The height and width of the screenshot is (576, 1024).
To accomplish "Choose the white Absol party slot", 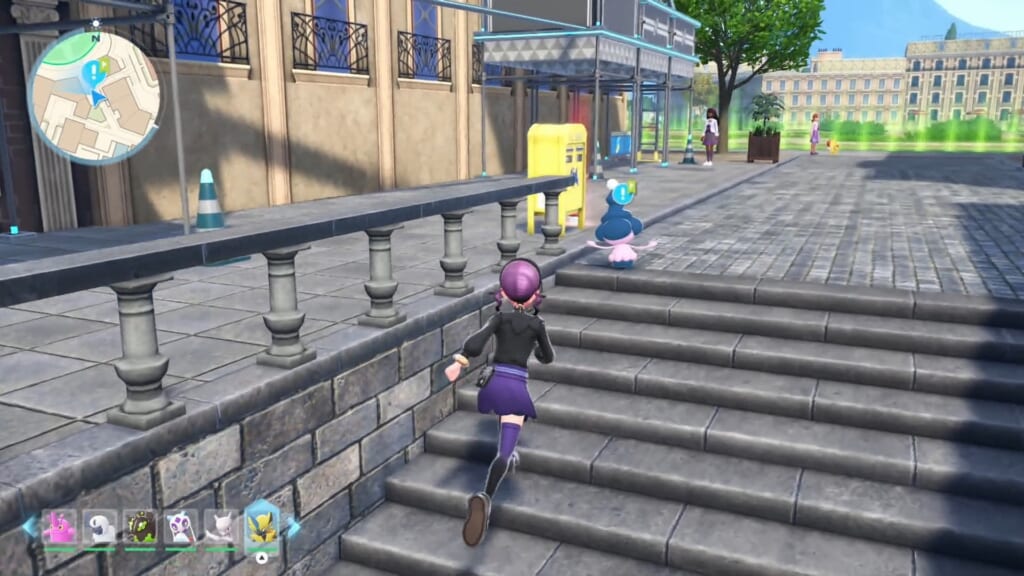I will (x=100, y=527).
